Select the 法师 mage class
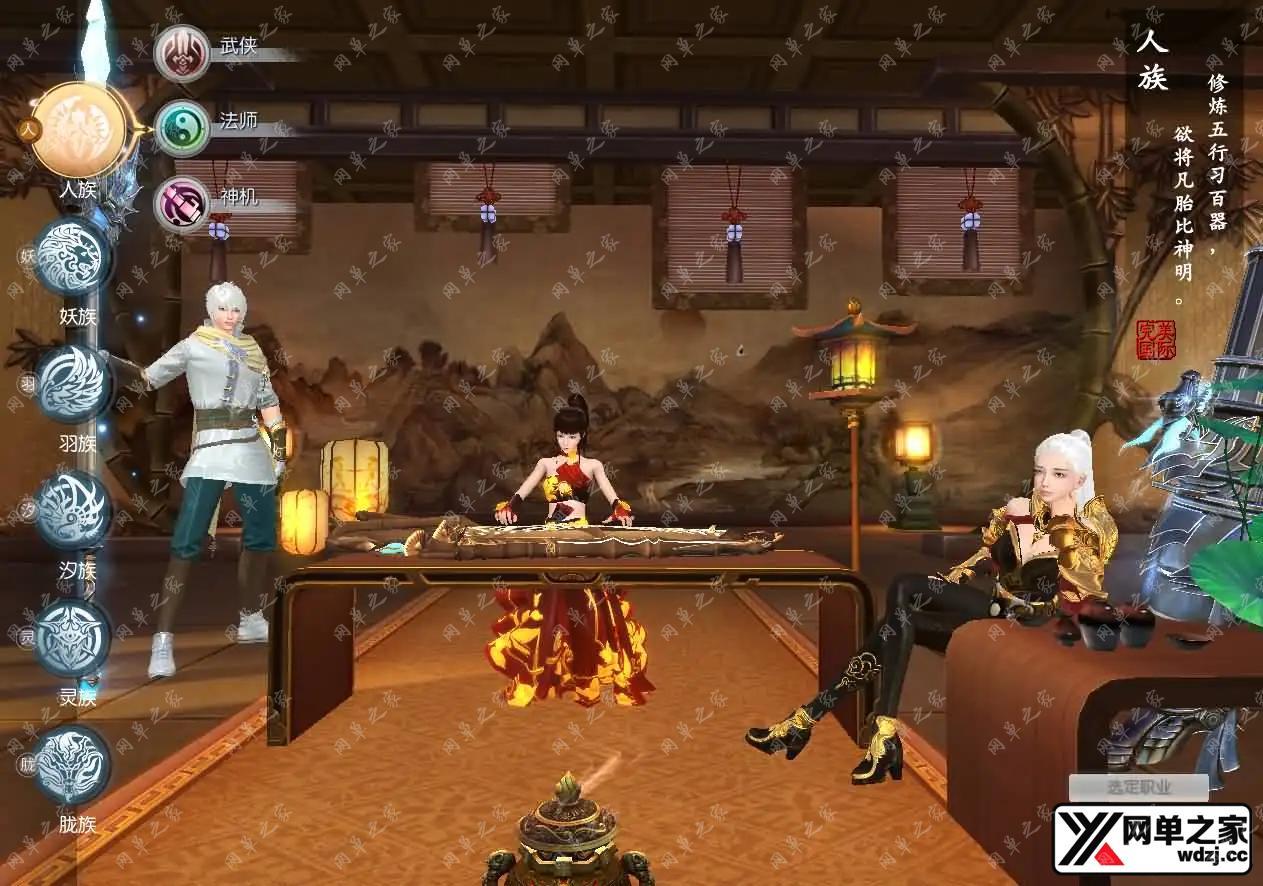The image size is (1263, 886). tap(182, 127)
